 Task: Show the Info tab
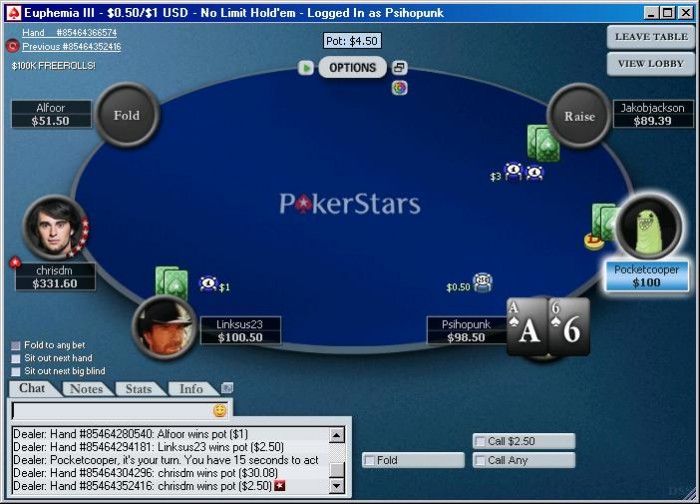tap(191, 389)
